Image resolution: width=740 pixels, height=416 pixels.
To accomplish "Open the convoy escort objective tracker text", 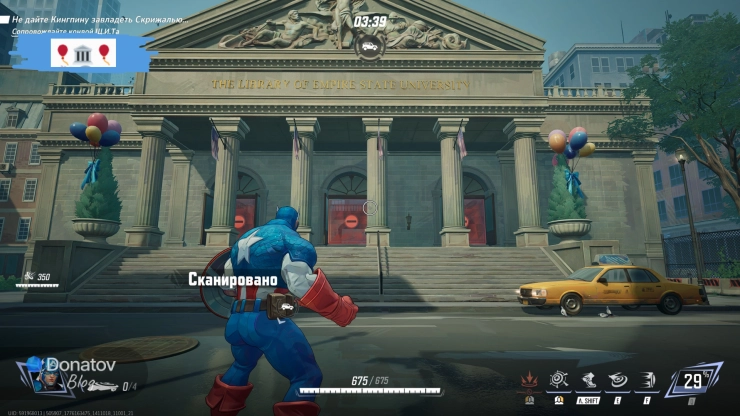I will (x=73, y=32).
